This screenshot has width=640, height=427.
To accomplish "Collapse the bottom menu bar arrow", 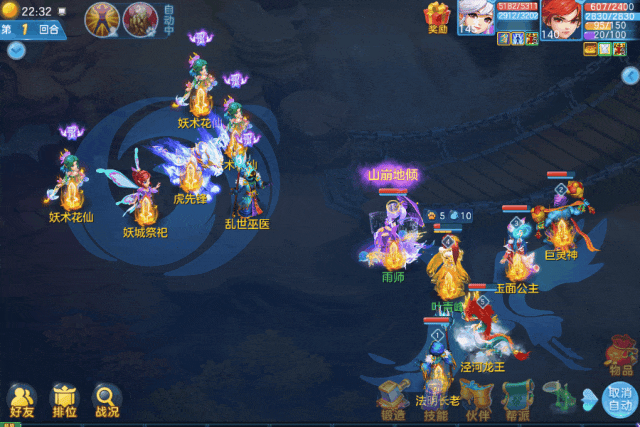I will pyautogui.click(x=590, y=399).
